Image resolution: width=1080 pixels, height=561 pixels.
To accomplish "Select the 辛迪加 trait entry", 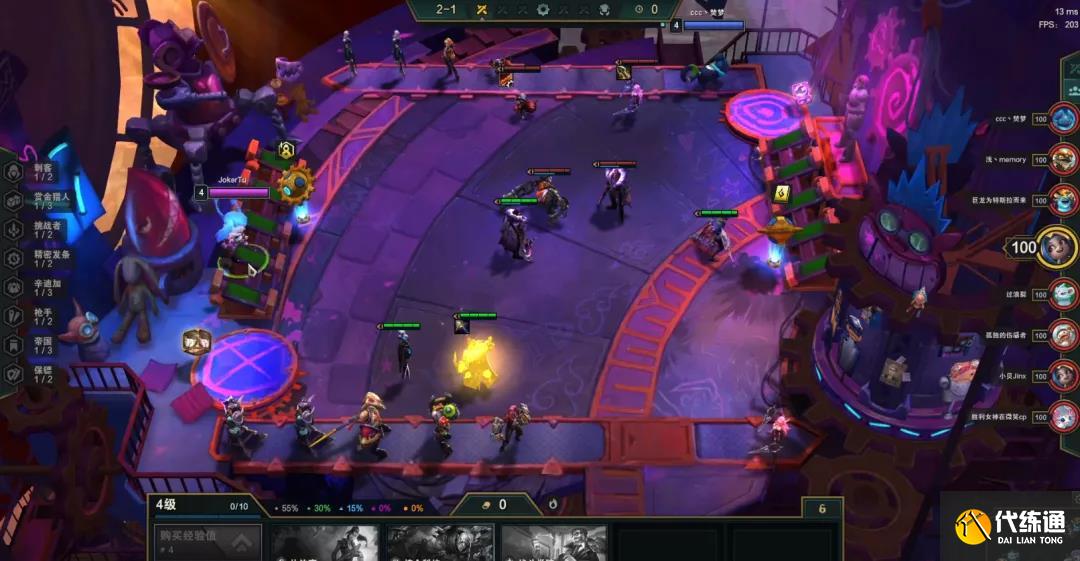I will [x=32, y=288].
